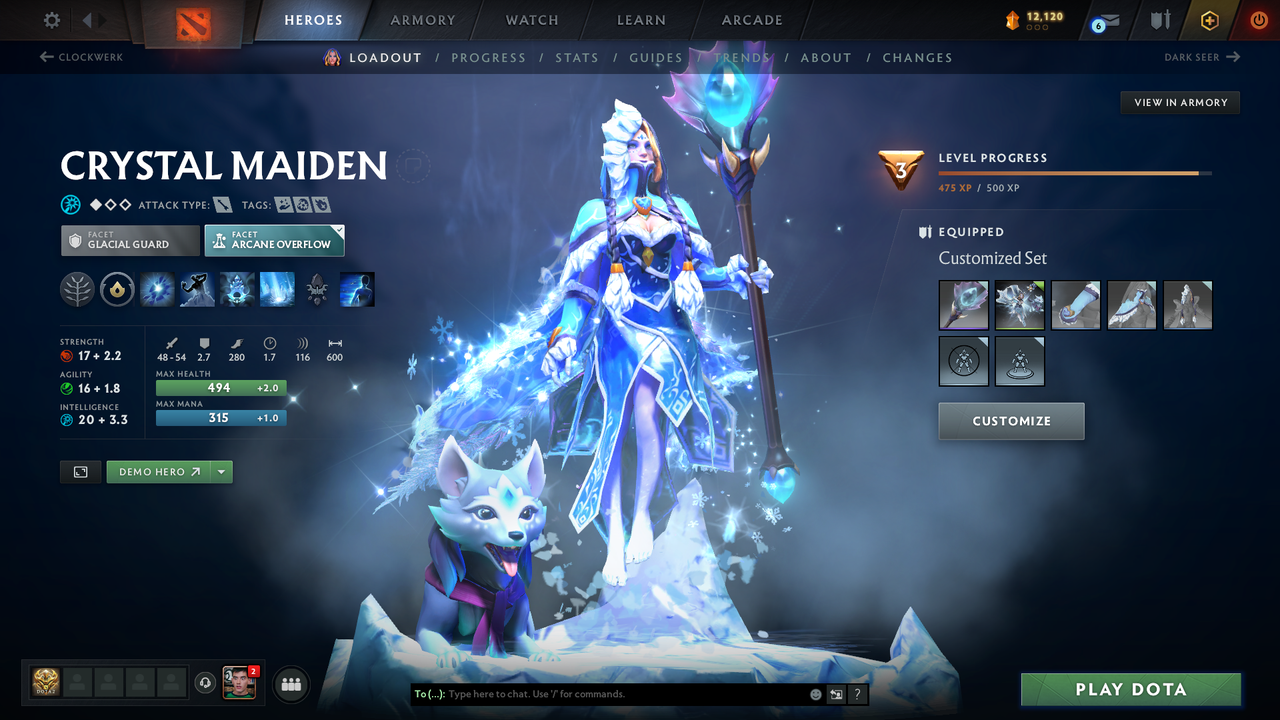This screenshot has height=720, width=1280.
Task: Switch to the STATS tab
Action: coord(577,57)
